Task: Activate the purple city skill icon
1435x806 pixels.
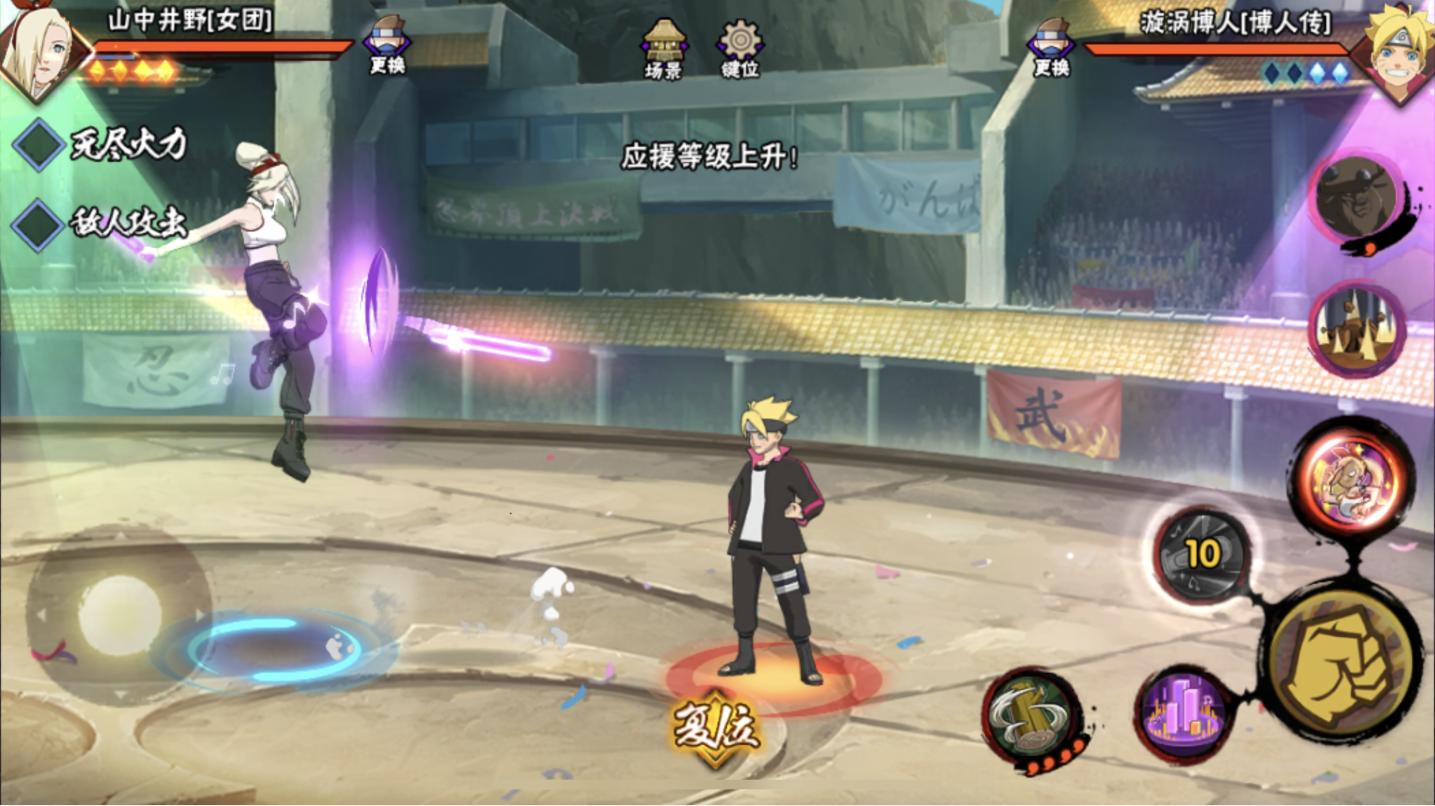Action: pos(1187,714)
